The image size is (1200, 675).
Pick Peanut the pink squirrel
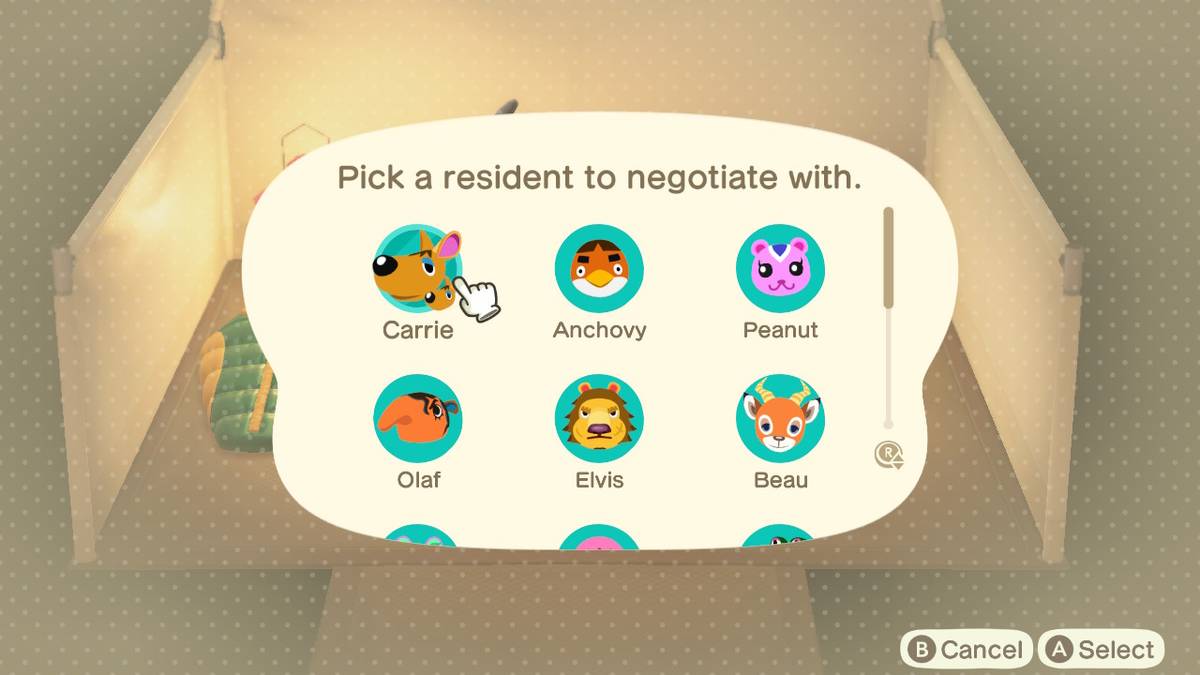point(780,269)
